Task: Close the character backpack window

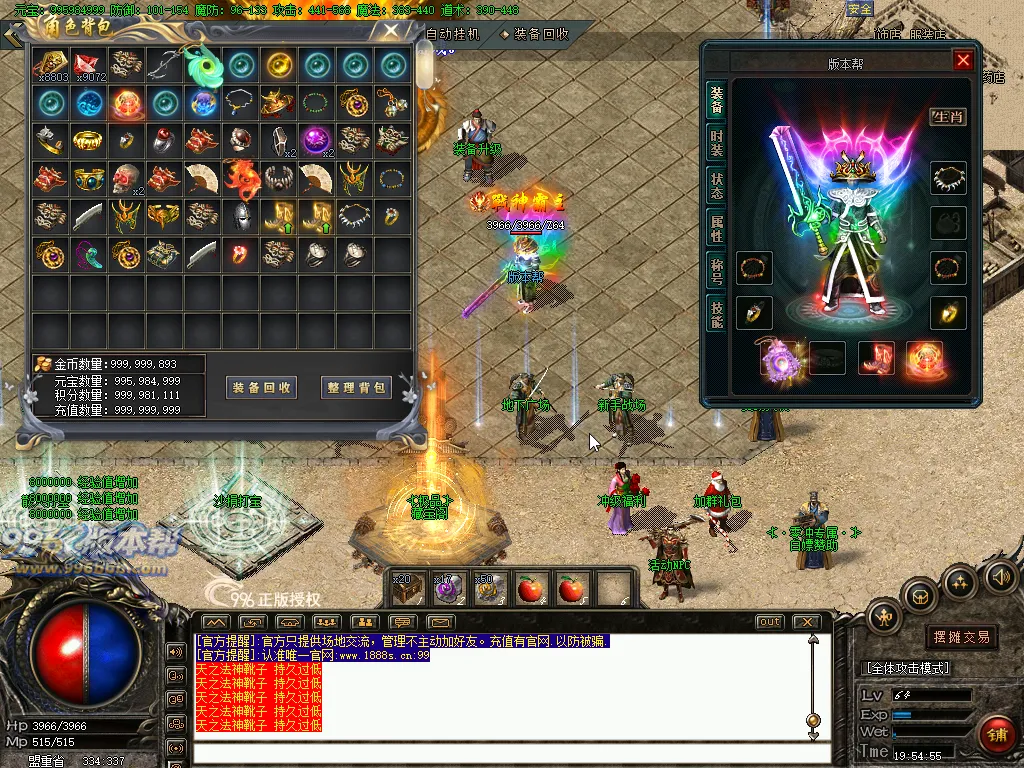Action: [x=392, y=30]
